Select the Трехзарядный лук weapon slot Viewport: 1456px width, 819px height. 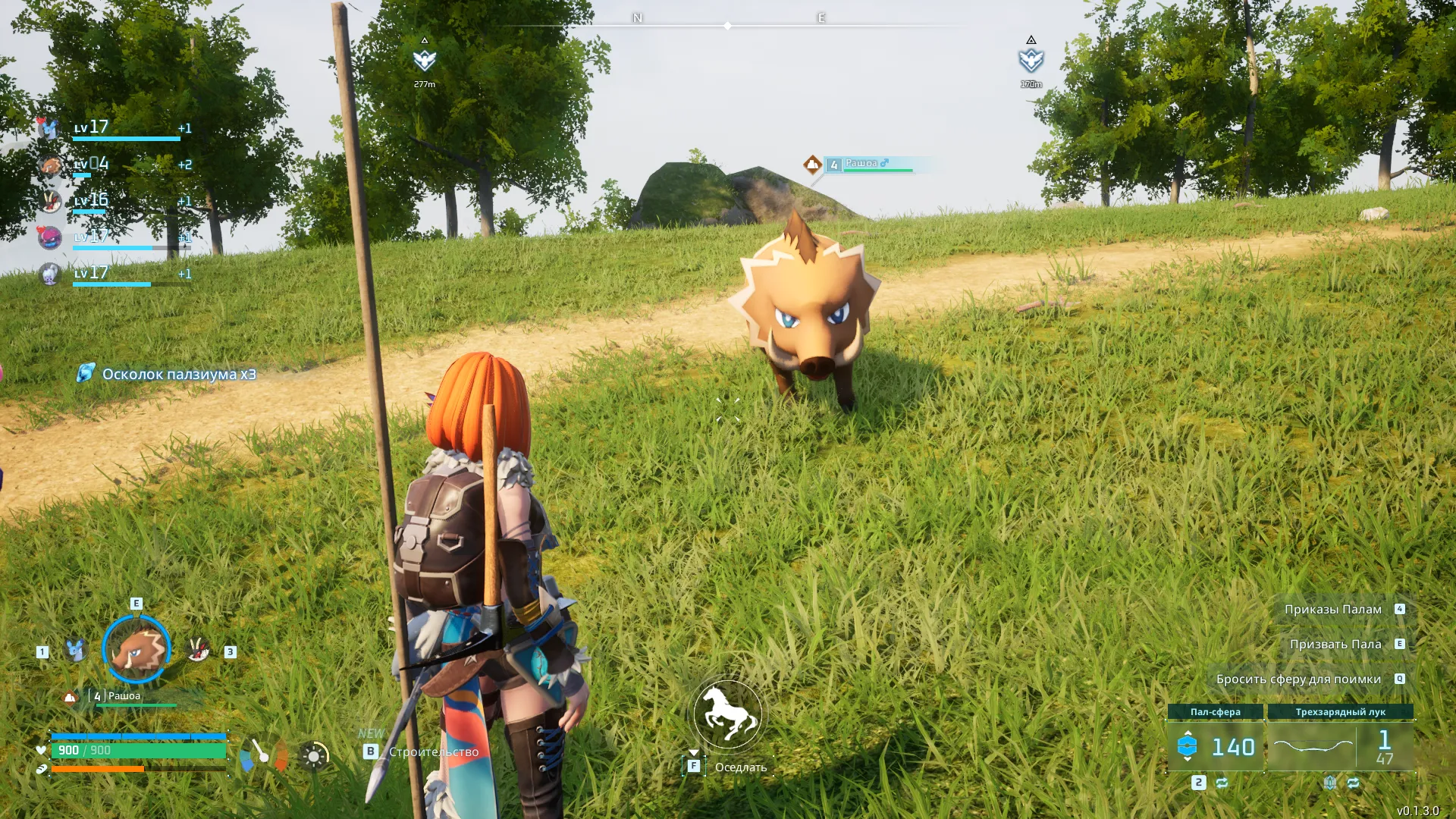[x=1340, y=747]
